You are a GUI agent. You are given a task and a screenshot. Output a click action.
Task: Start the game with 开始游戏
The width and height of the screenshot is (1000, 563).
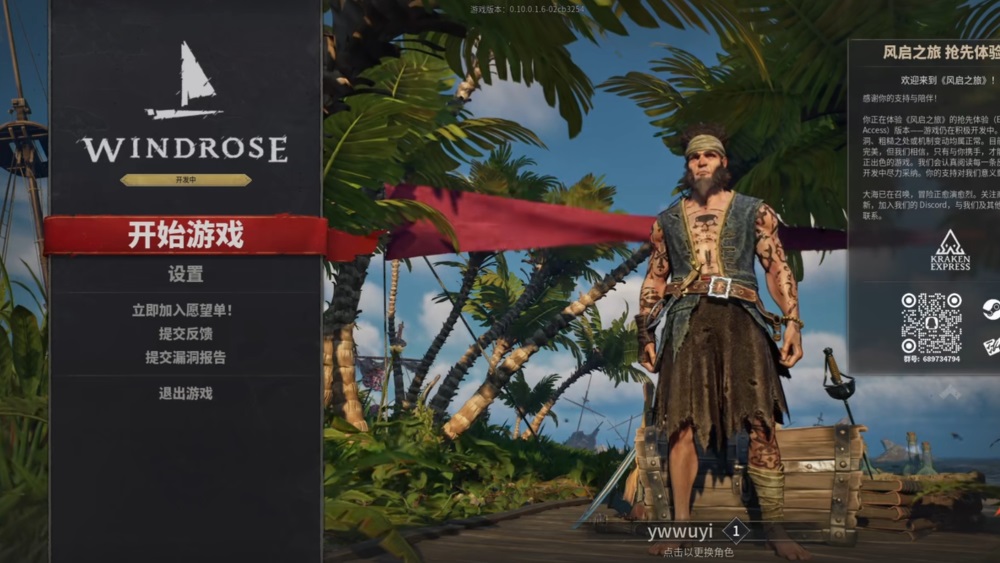tap(186, 236)
